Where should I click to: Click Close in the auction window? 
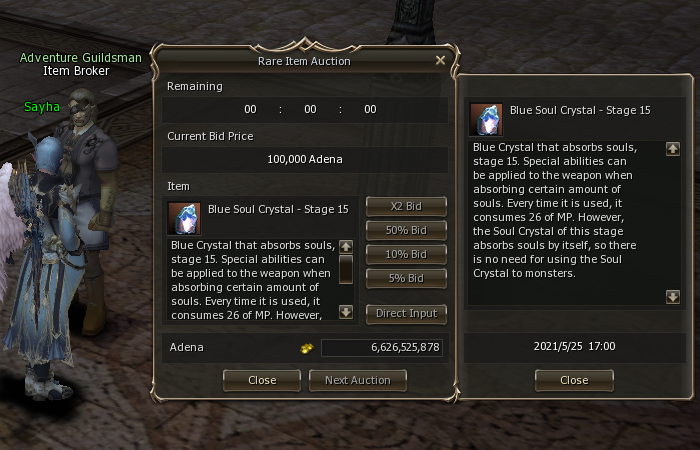[262, 380]
